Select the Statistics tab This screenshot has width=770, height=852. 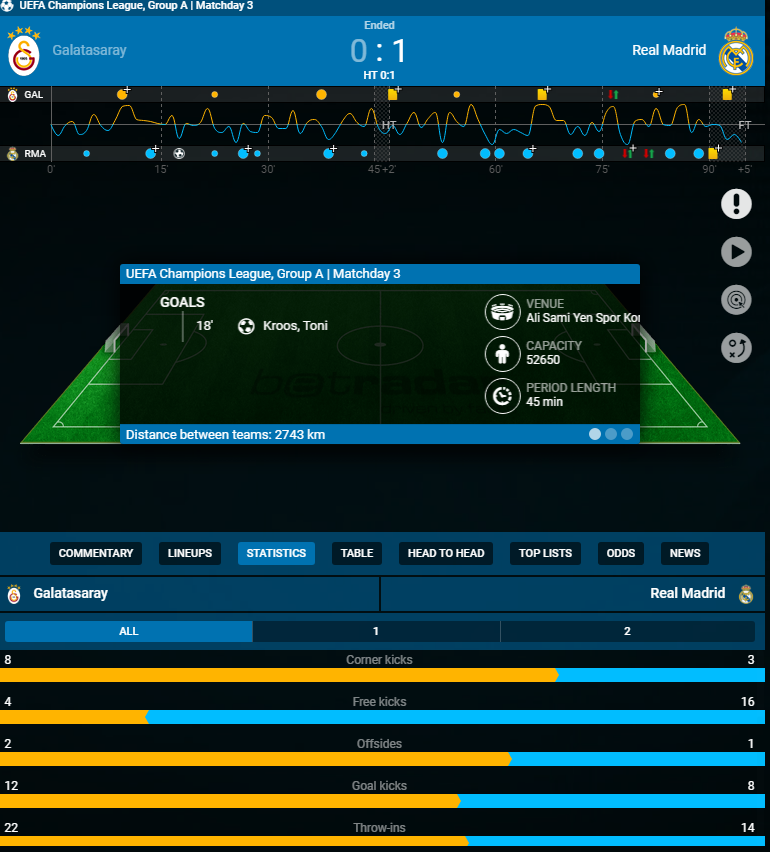click(x=276, y=553)
